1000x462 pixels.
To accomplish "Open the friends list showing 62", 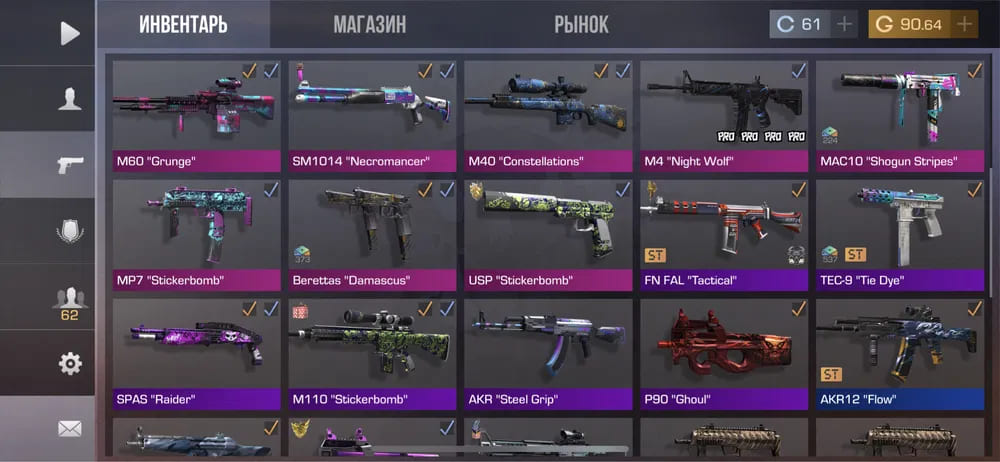I will tap(69, 302).
